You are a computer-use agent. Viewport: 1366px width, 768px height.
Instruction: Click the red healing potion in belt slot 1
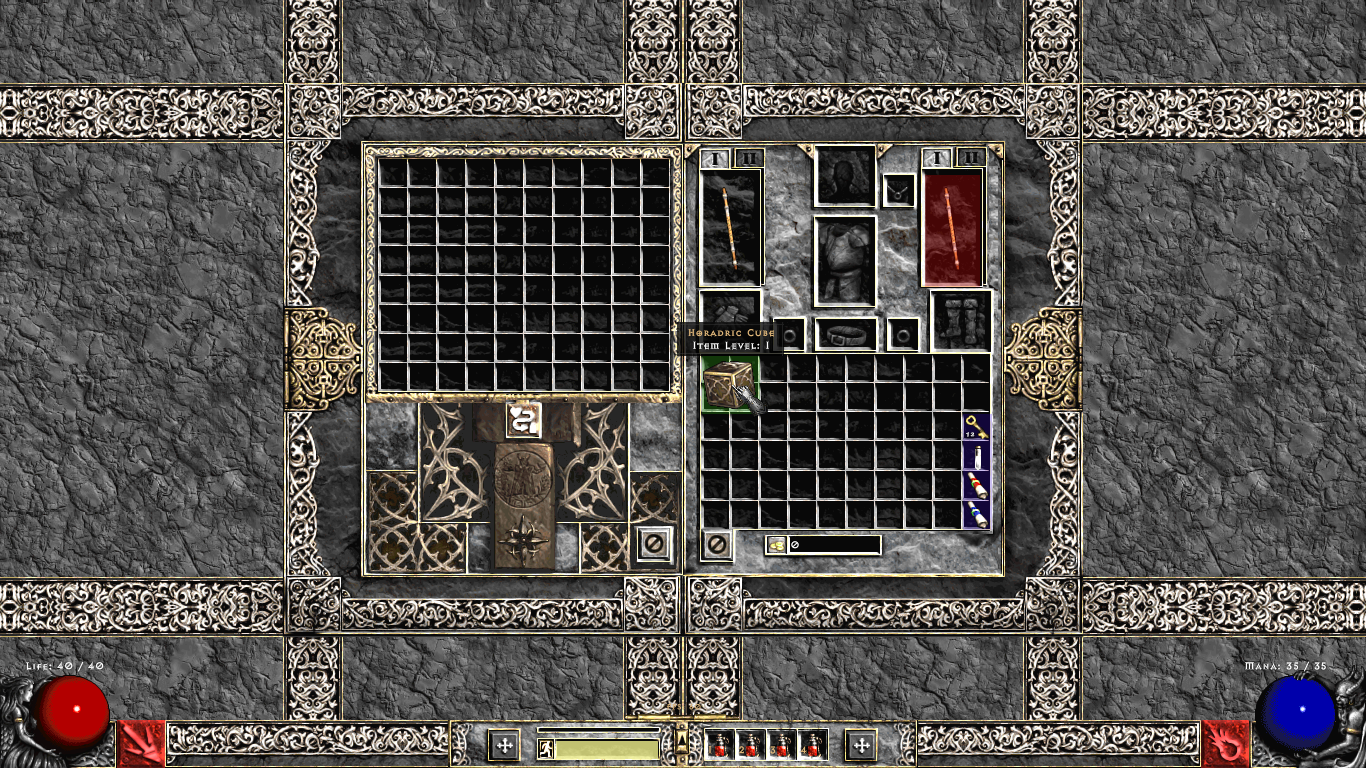[720, 744]
